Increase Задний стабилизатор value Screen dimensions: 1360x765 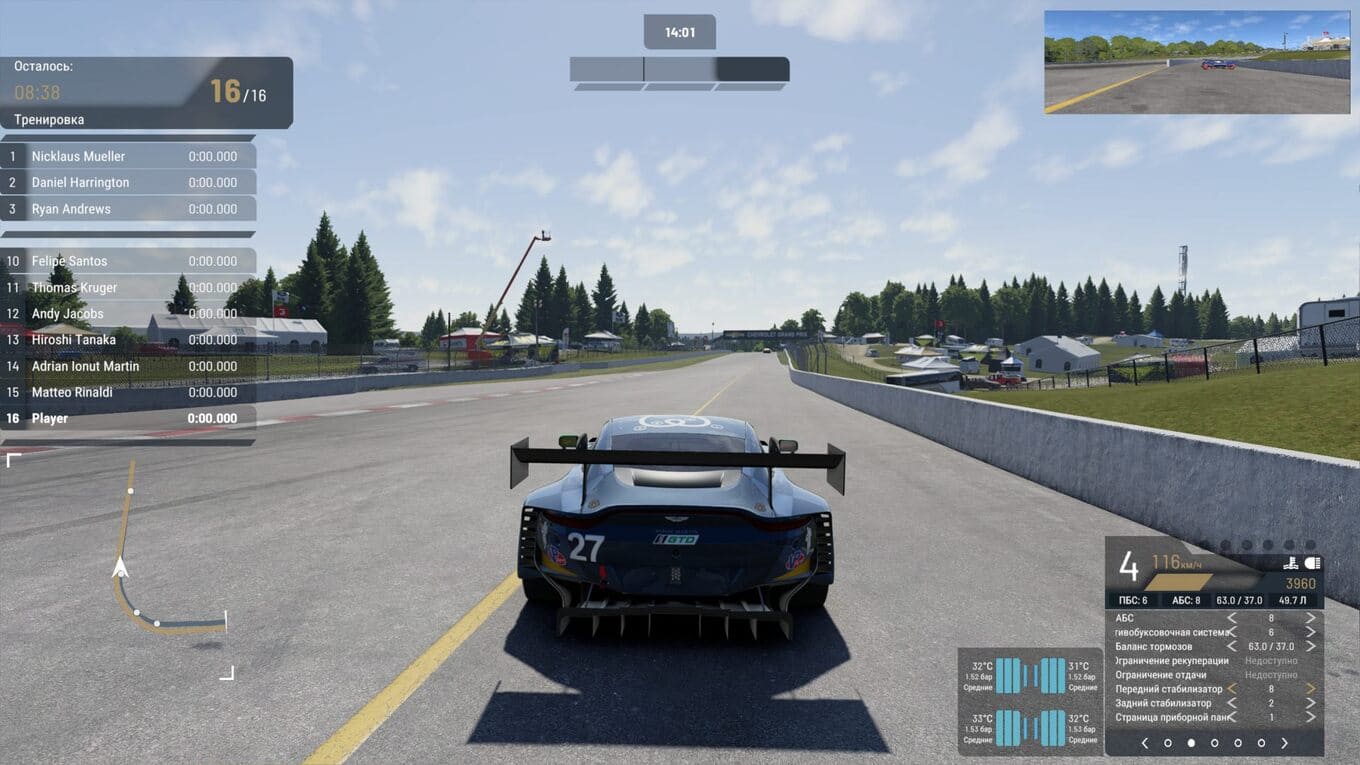1310,703
